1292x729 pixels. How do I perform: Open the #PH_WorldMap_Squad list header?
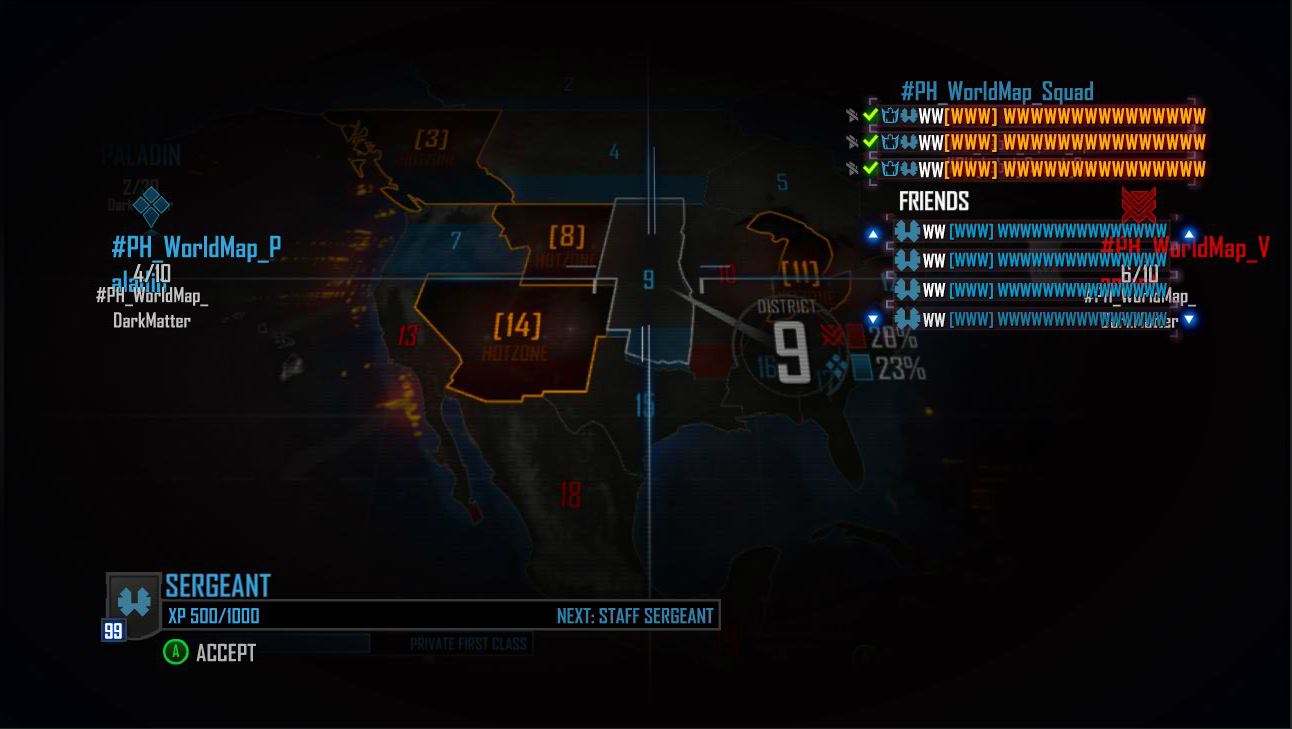pyautogui.click(x=997, y=92)
